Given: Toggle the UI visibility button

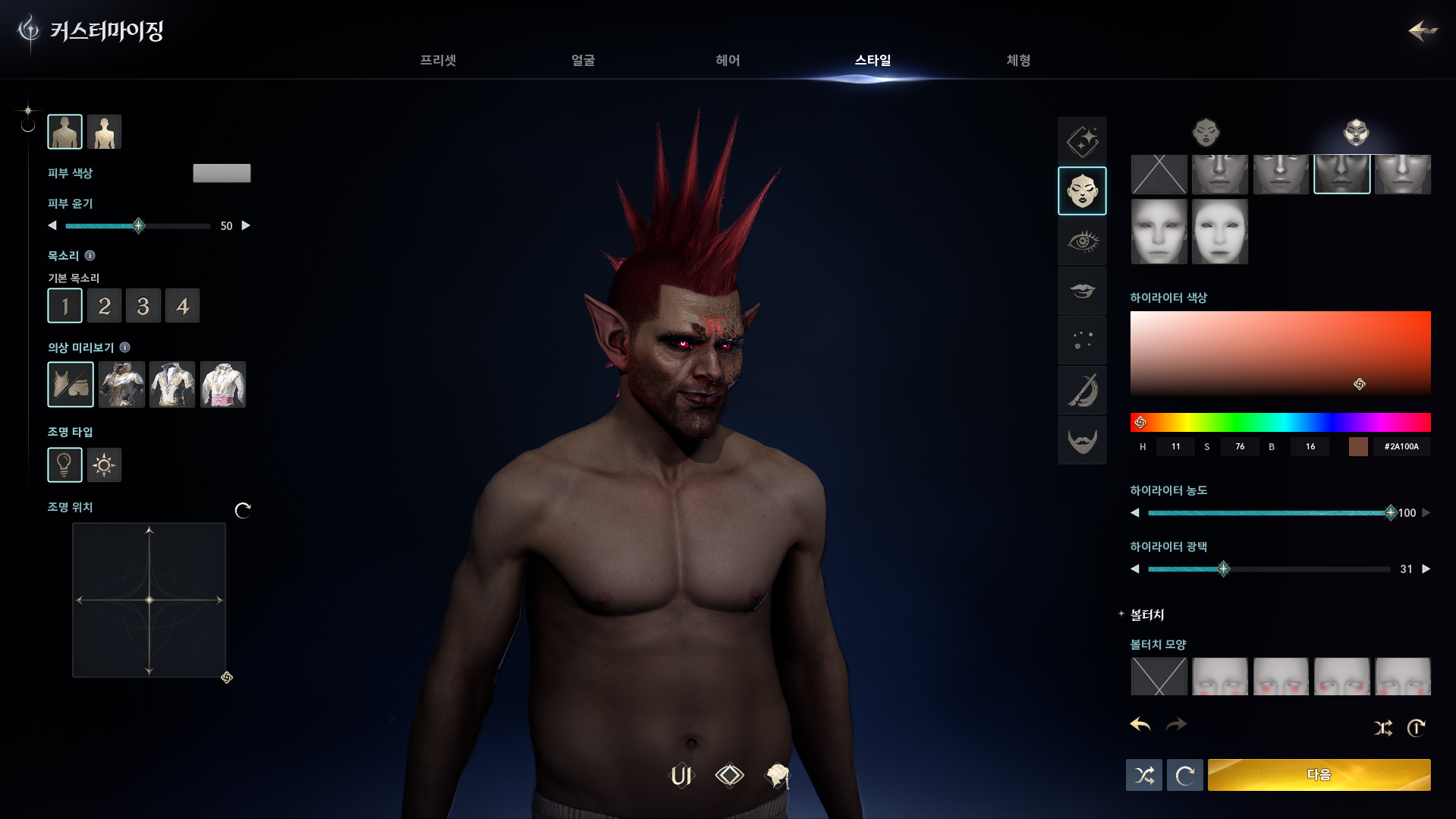Looking at the screenshot, I should click(x=681, y=776).
